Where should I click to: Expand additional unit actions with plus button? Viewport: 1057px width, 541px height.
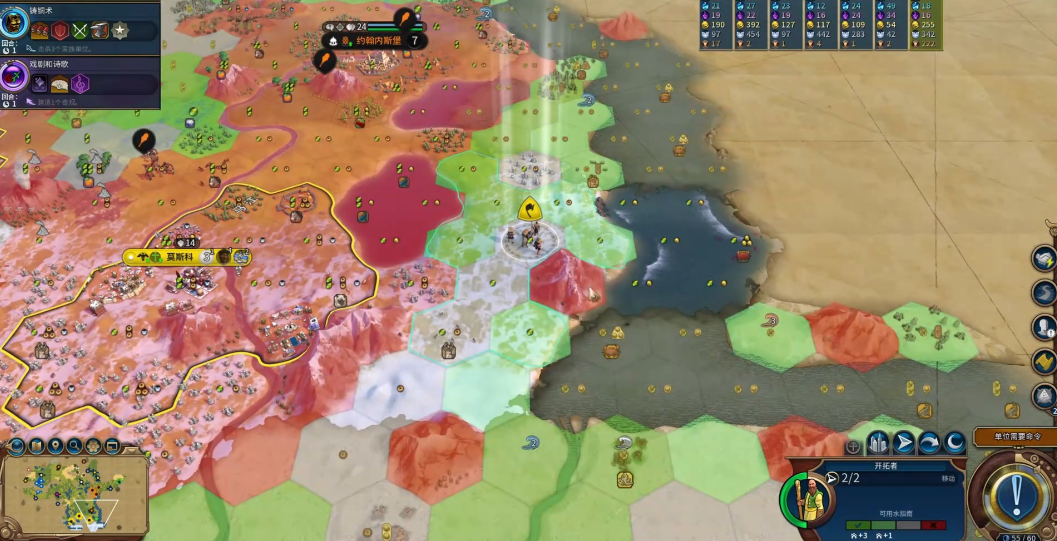coord(853,446)
